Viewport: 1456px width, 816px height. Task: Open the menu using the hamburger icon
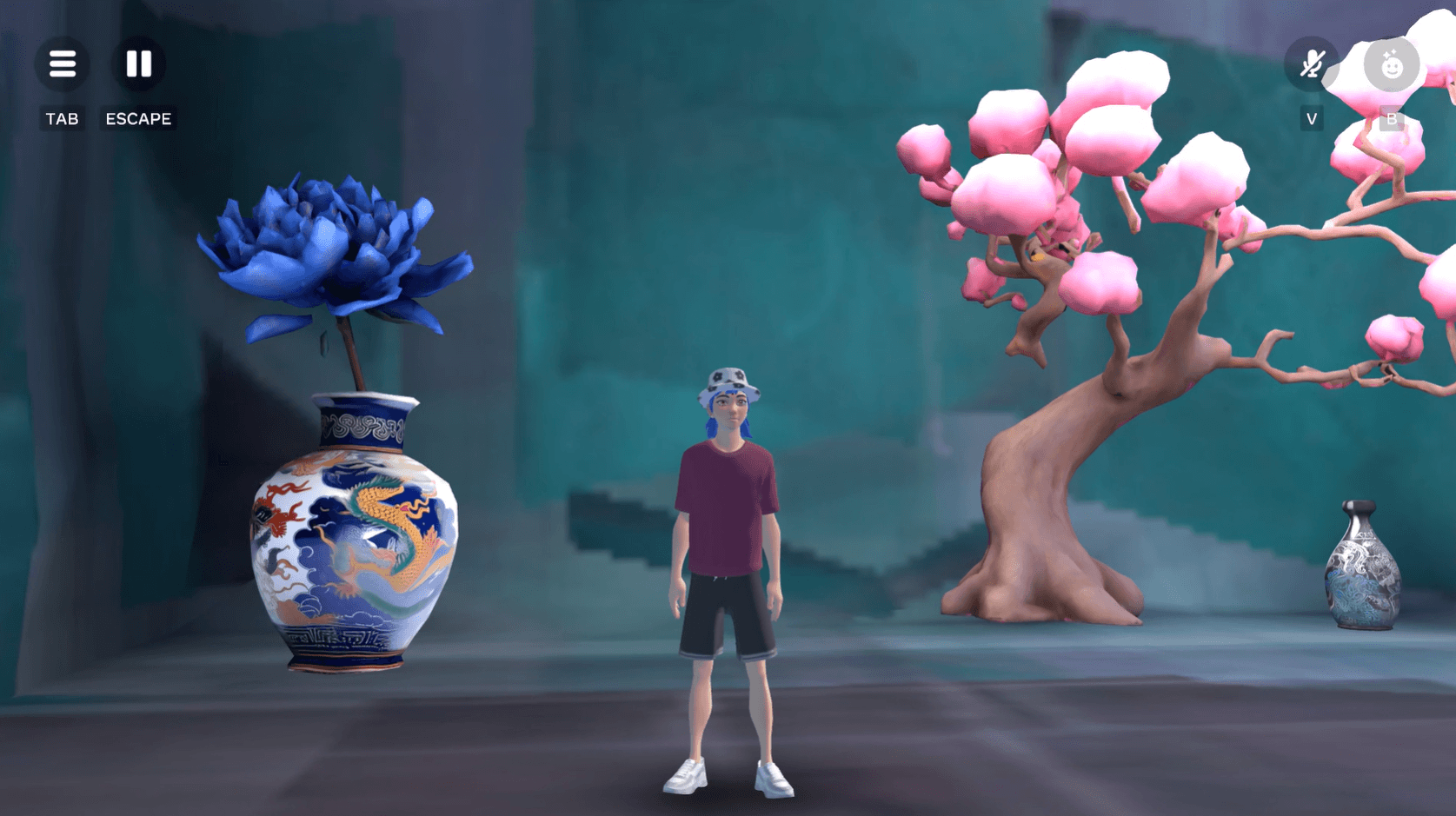point(61,64)
